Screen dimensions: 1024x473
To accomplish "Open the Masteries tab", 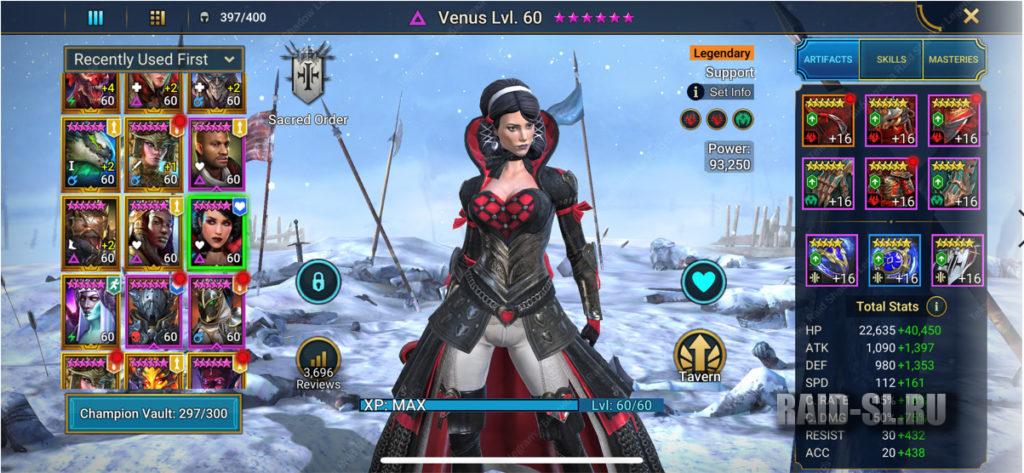I will tap(954, 60).
